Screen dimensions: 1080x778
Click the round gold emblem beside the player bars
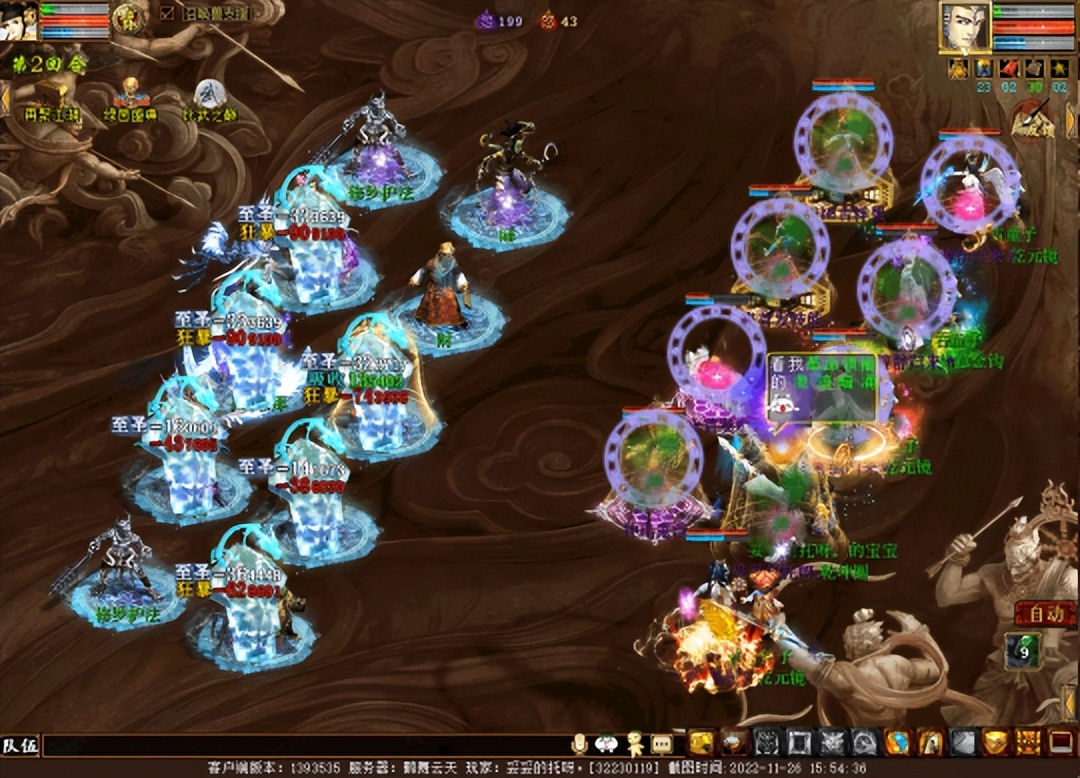pyautogui.click(x=127, y=17)
